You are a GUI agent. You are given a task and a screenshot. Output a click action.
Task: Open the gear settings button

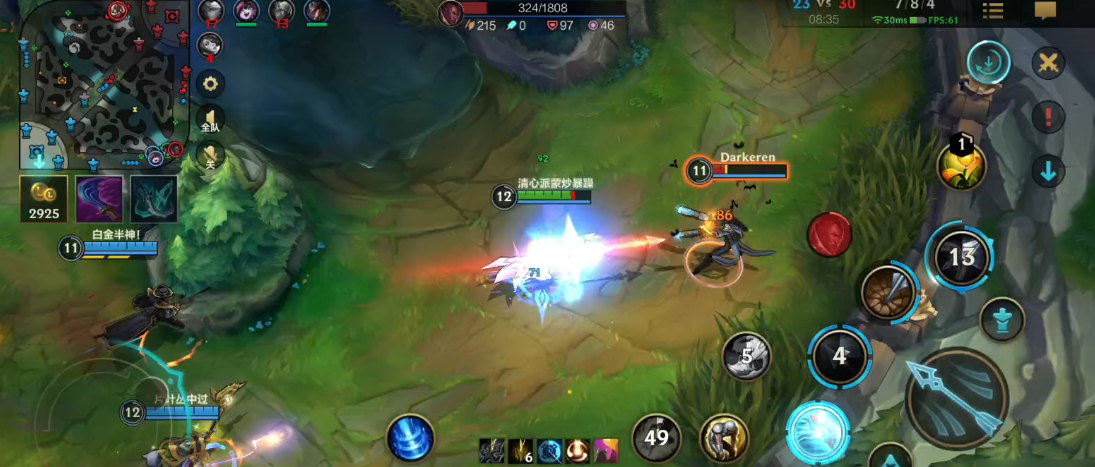[x=210, y=84]
